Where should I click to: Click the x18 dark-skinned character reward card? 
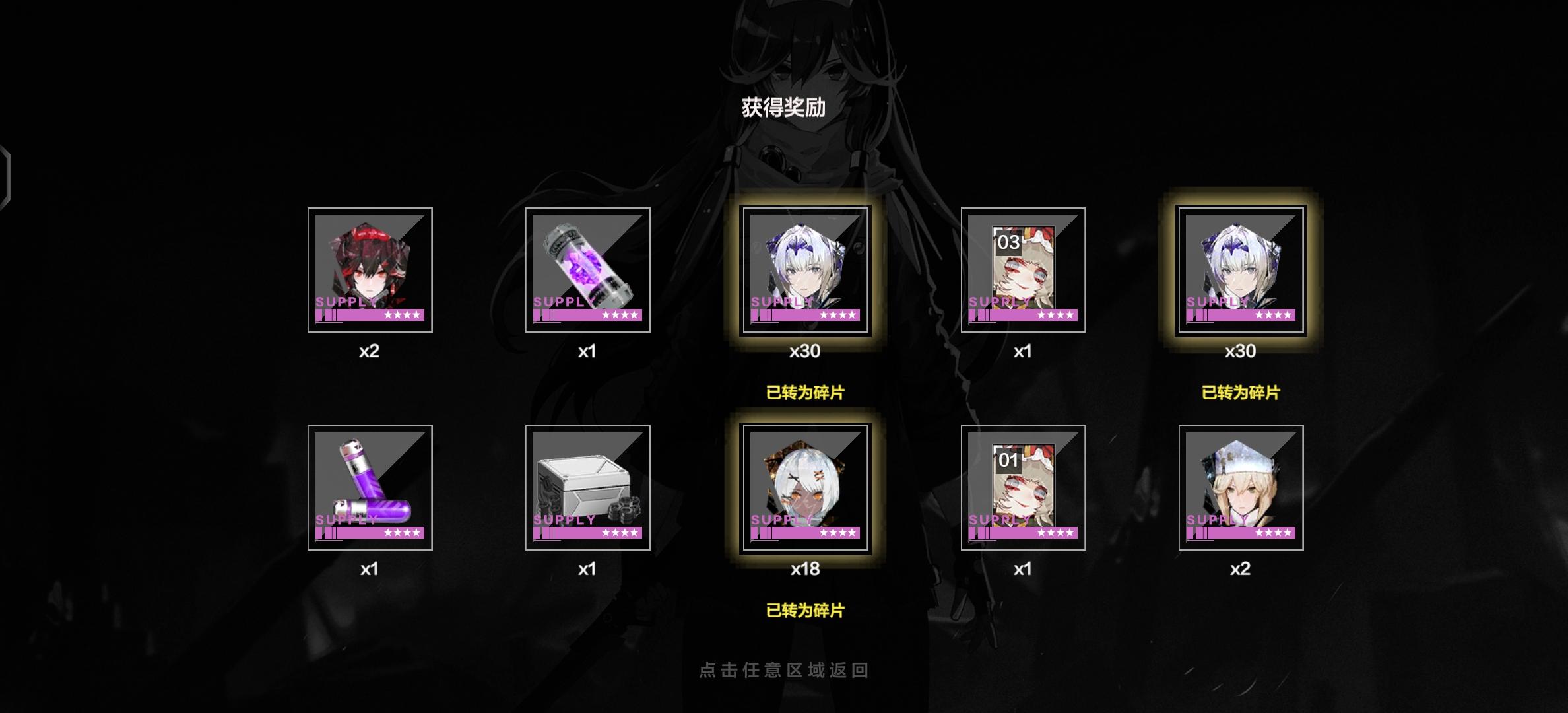(806, 489)
